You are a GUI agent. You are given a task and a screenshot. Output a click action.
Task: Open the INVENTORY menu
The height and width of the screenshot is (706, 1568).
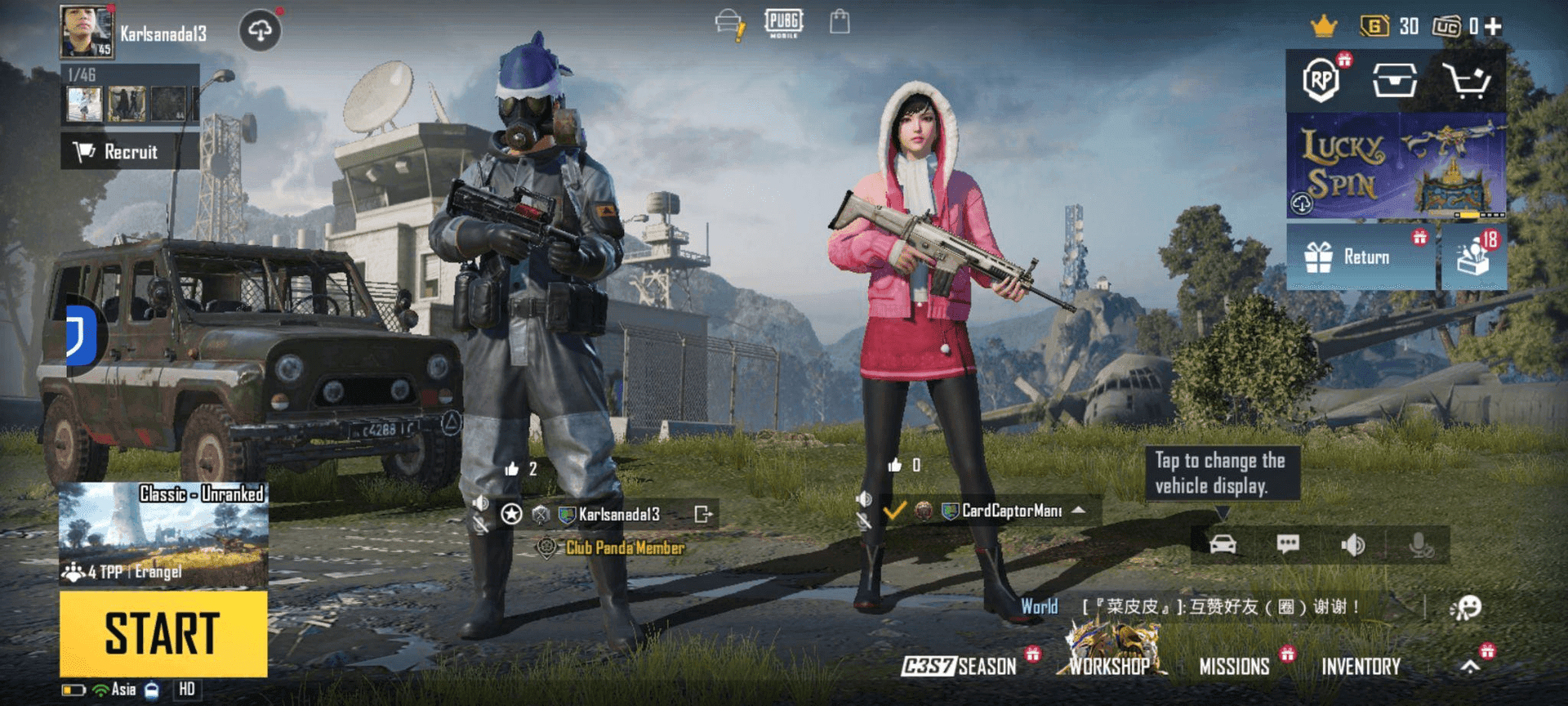1360,666
